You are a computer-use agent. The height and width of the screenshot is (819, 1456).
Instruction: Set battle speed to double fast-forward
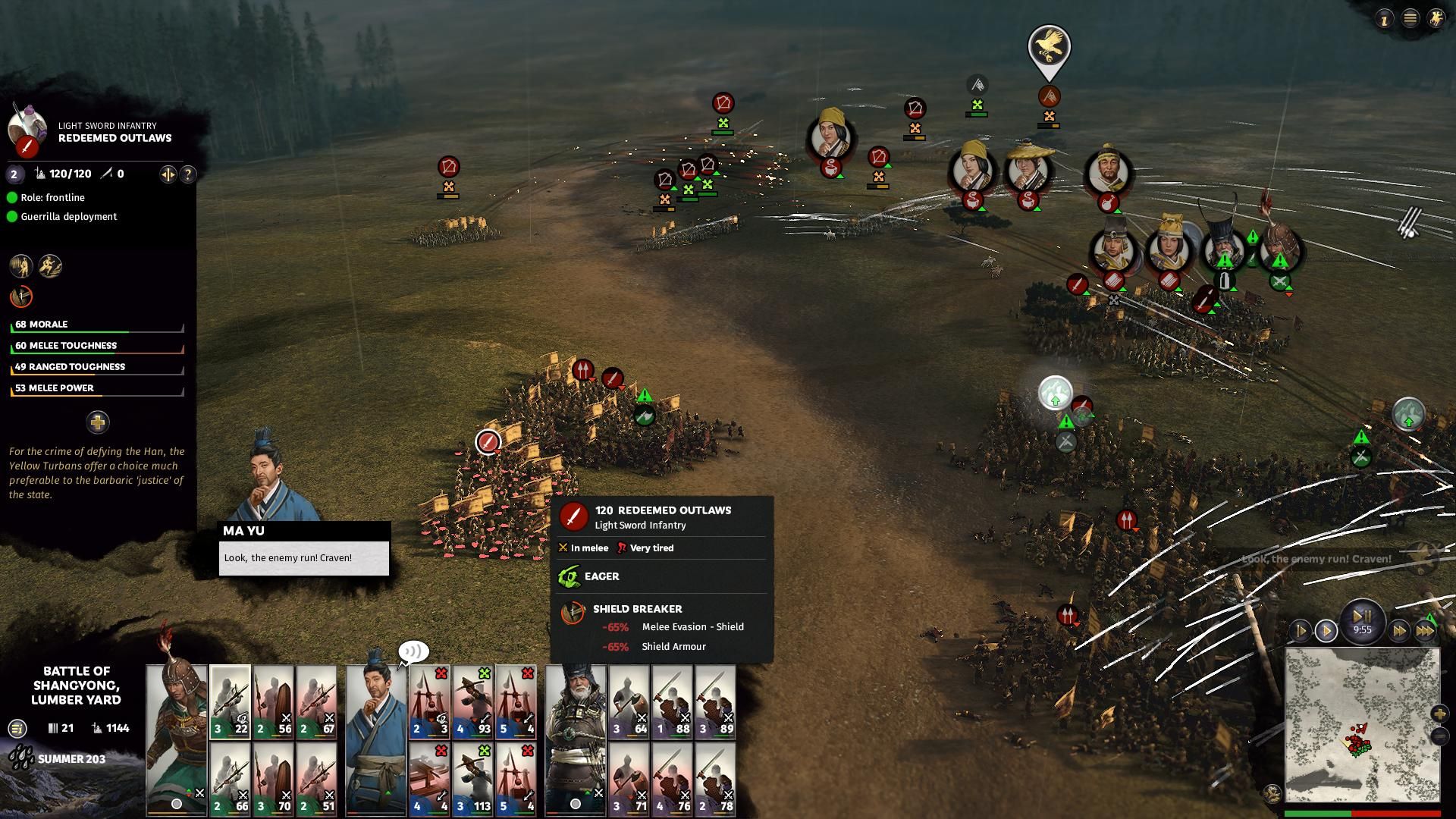pos(1399,630)
